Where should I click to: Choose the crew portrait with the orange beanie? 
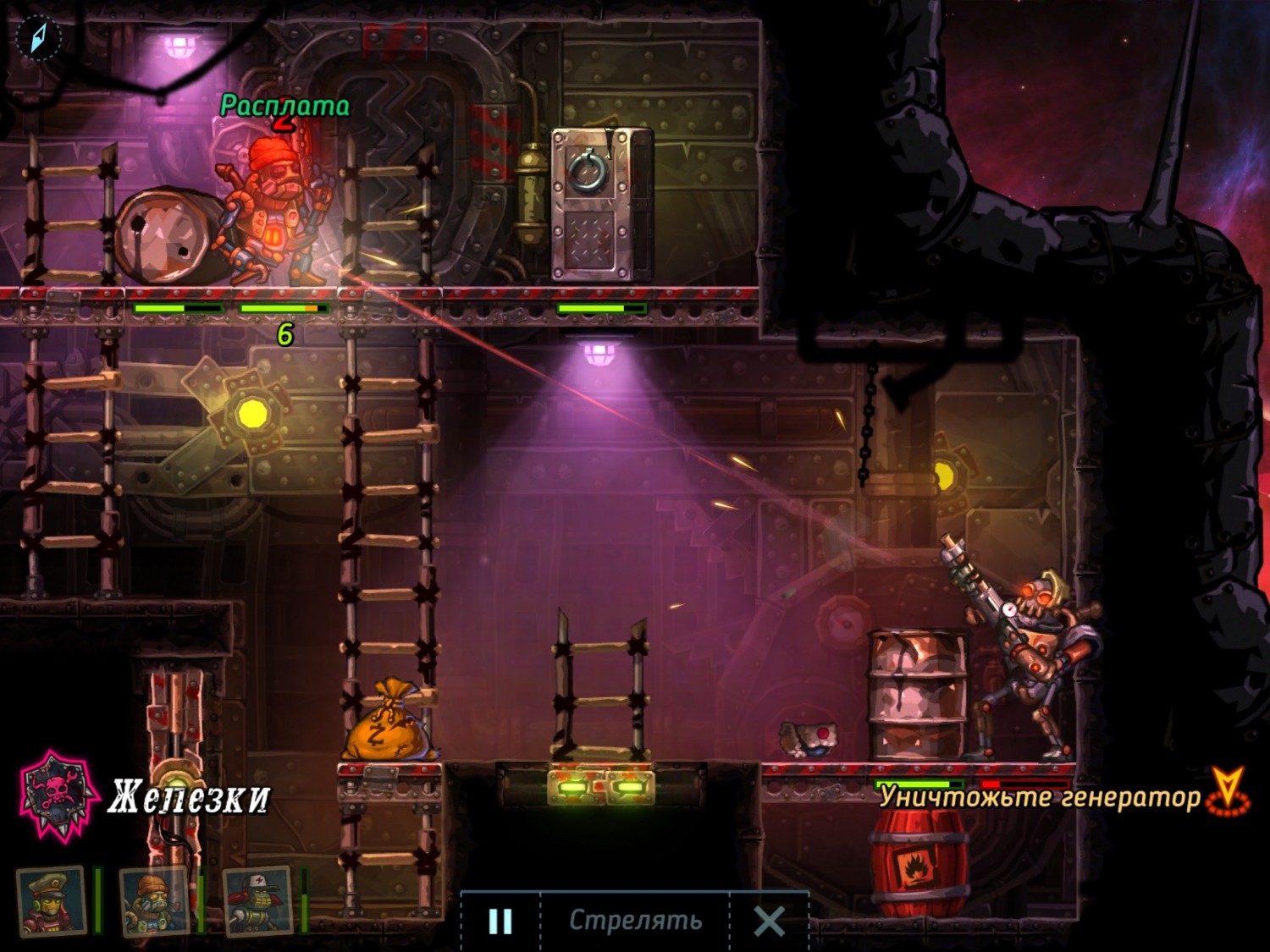coord(153,901)
